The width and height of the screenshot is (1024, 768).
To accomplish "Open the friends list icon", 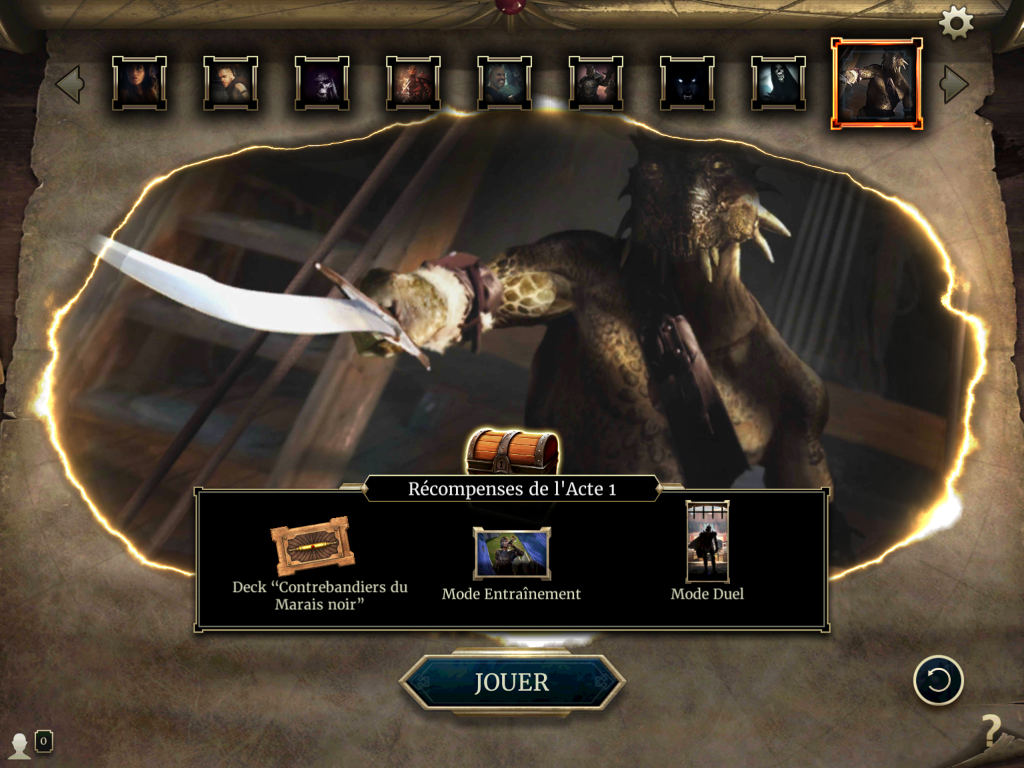I will pos(20,744).
